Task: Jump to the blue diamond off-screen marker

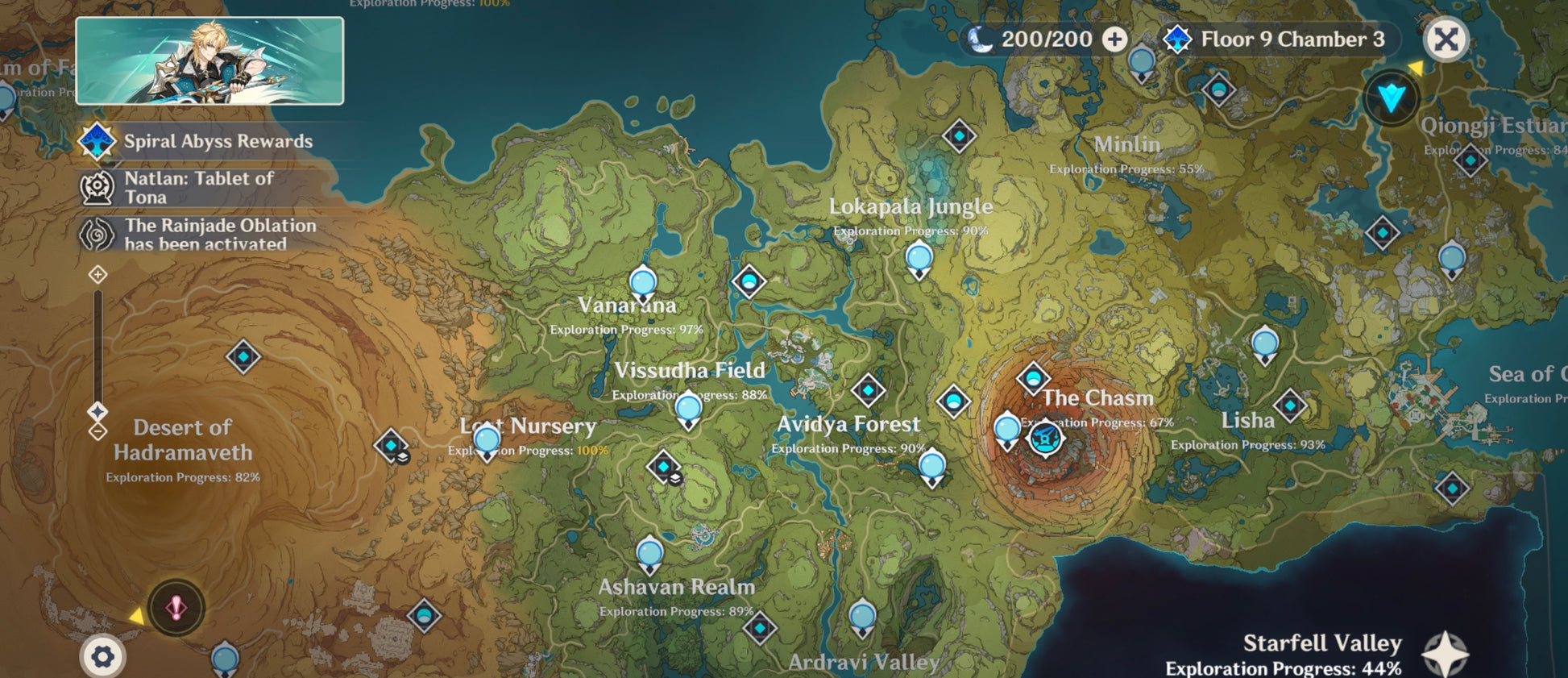Action: coord(1392,98)
